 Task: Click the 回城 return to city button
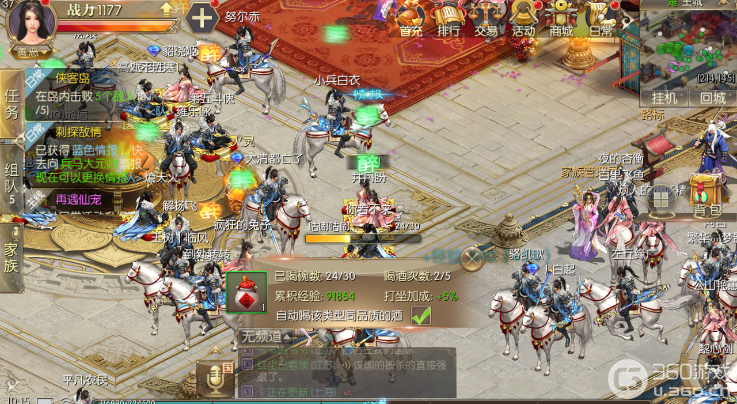712,98
